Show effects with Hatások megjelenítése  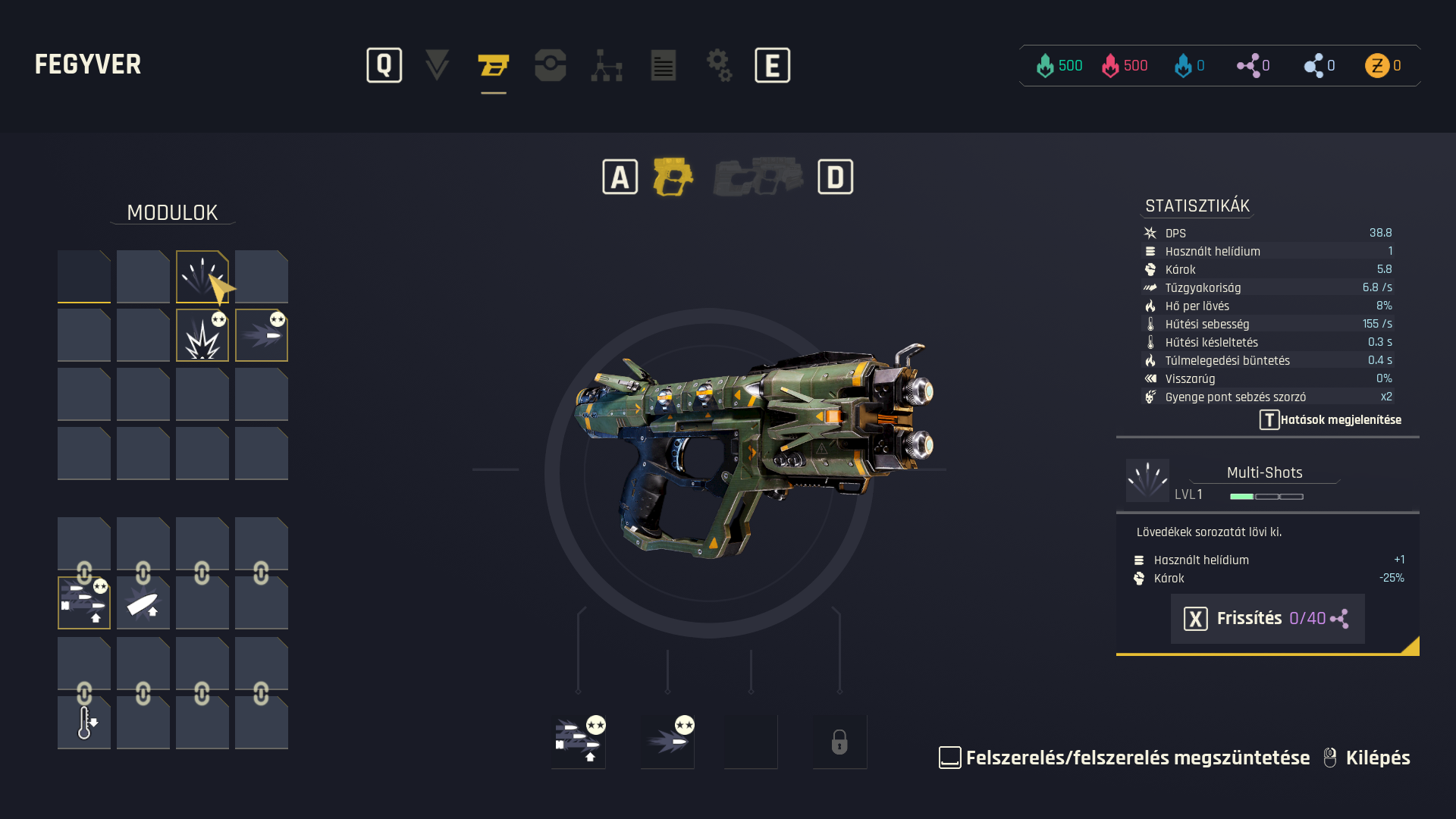pyautogui.click(x=1331, y=420)
